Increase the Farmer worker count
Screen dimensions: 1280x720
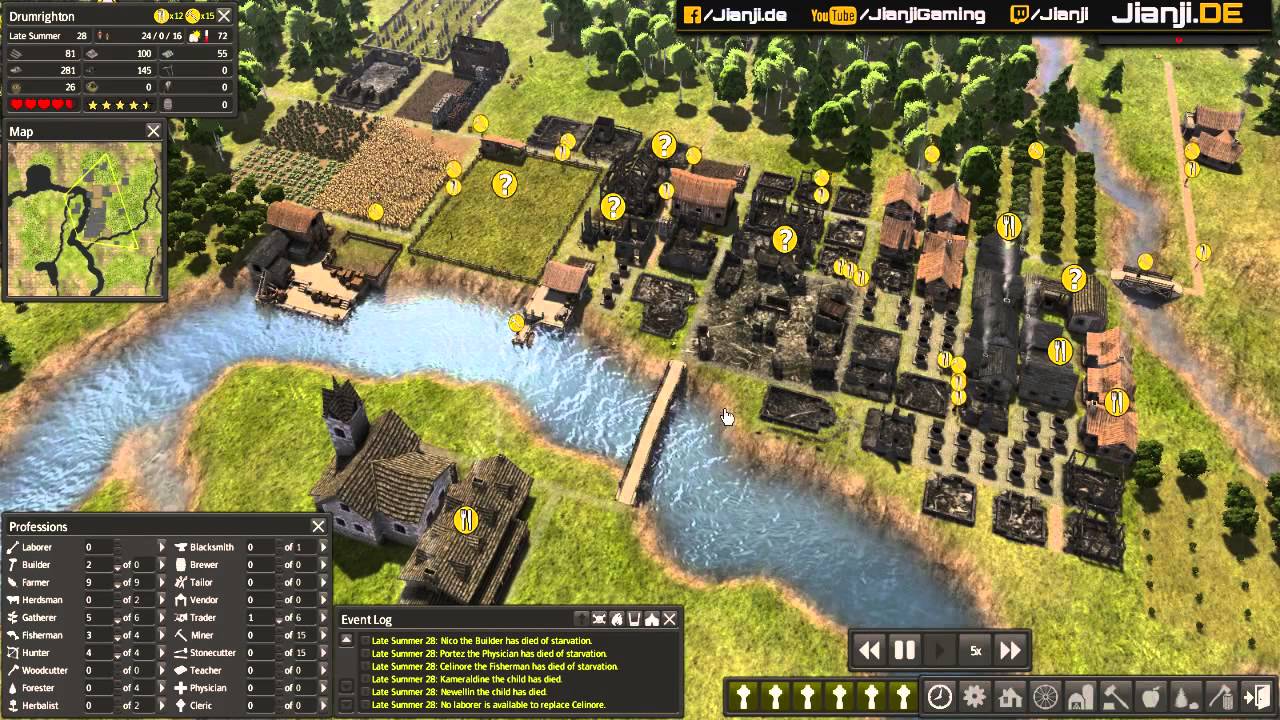point(161,582)
